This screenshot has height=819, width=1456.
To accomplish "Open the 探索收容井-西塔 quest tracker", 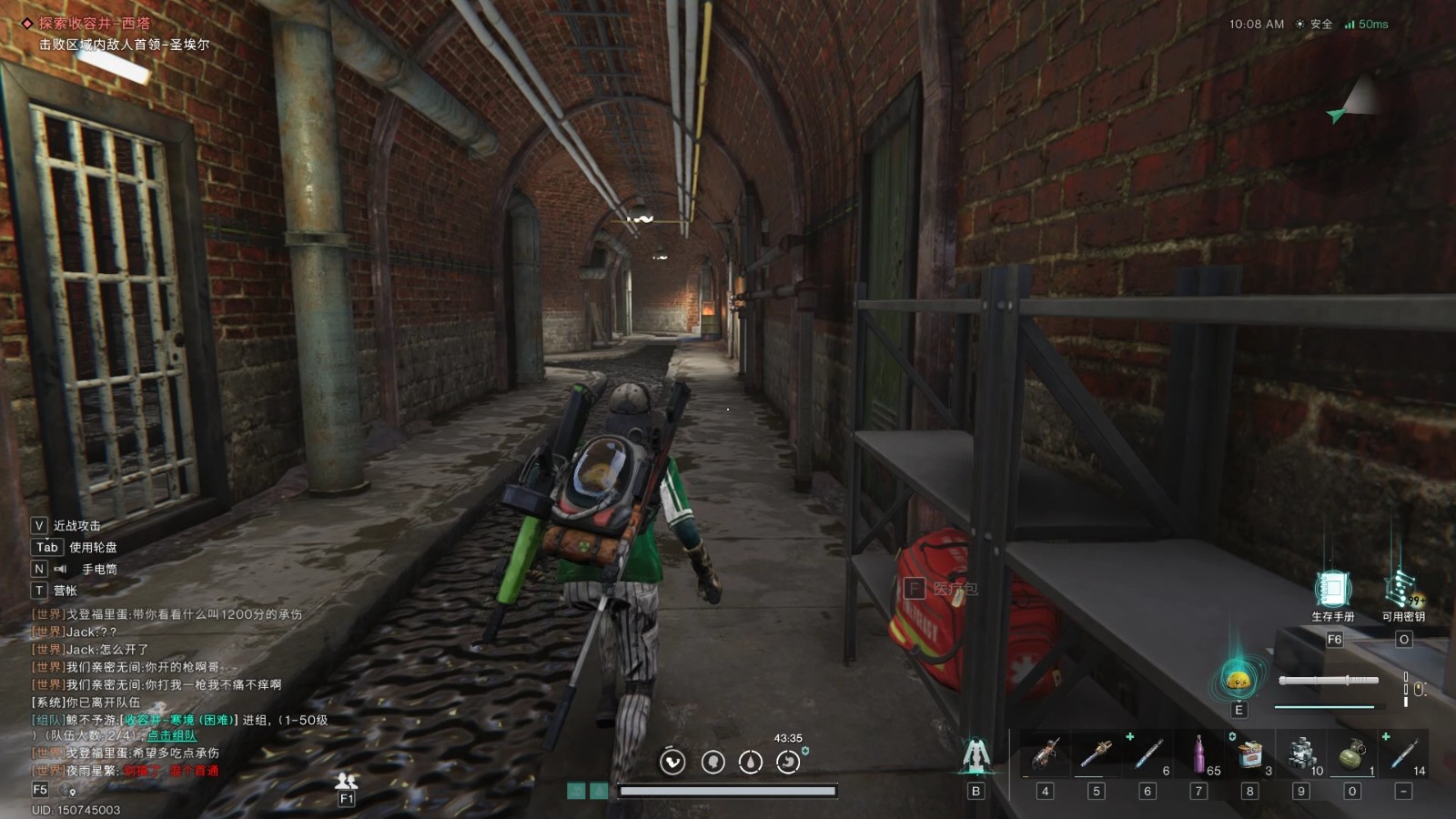I will [x=94, y=24].
